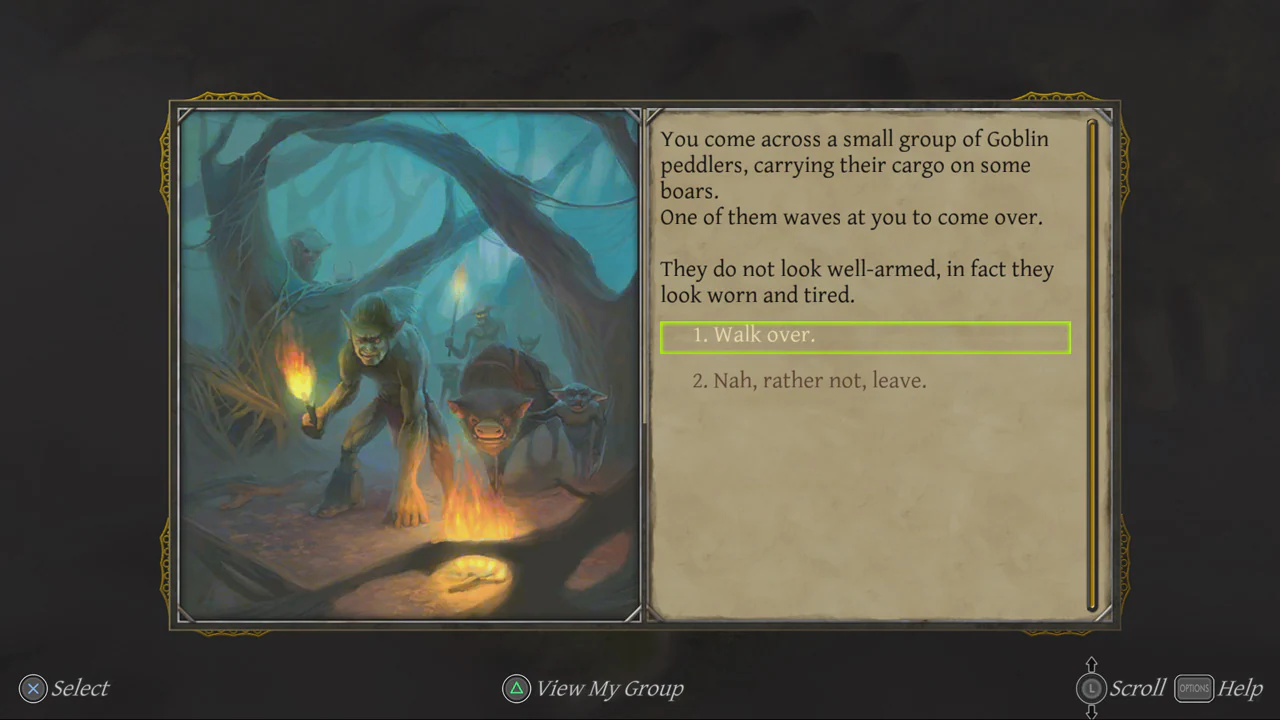Open View My Group
This screenshot has width=1280, height=720.
click(608, 688)
